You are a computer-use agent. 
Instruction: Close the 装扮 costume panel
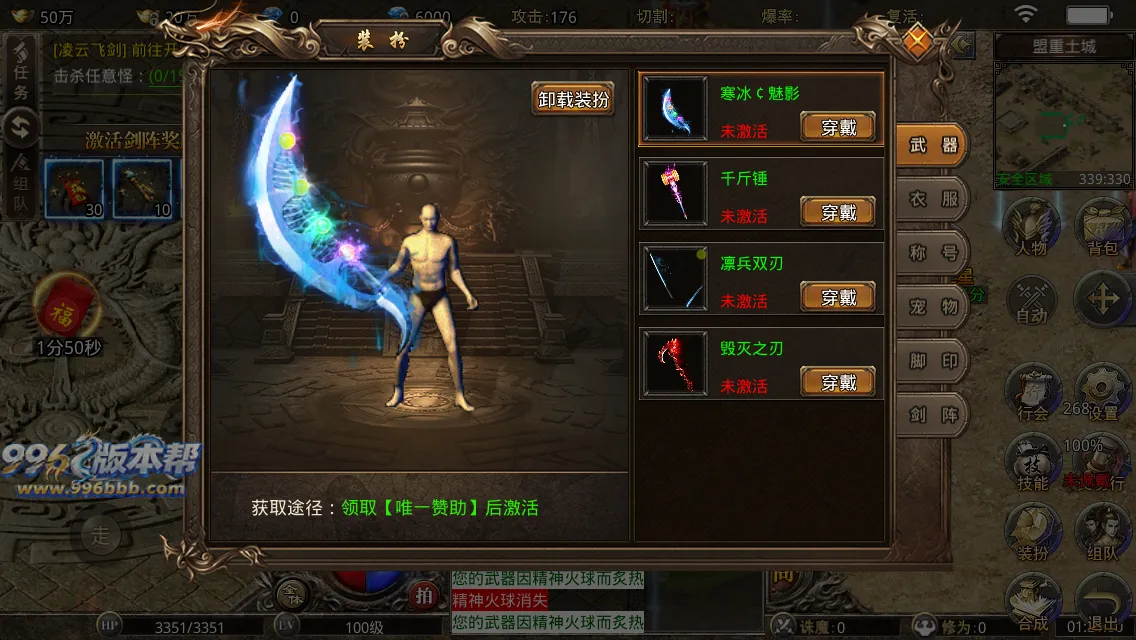917,41
